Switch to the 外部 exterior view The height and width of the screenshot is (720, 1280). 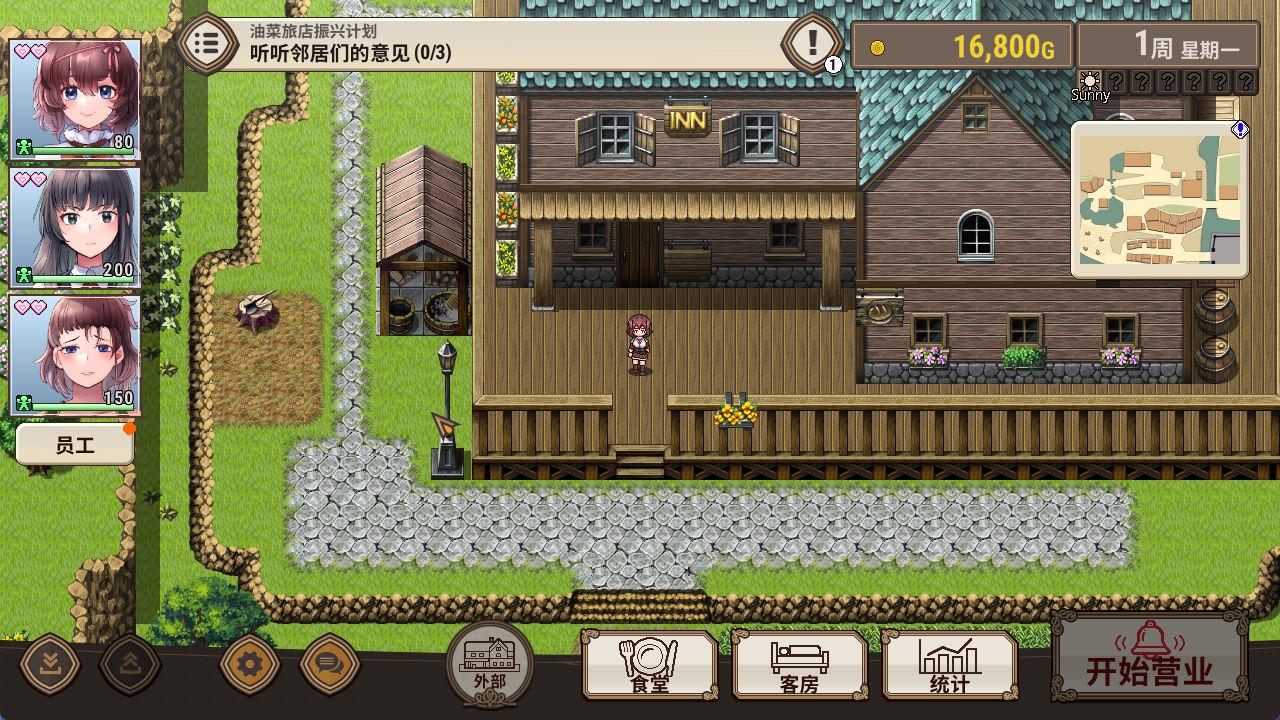coord(490,662)
